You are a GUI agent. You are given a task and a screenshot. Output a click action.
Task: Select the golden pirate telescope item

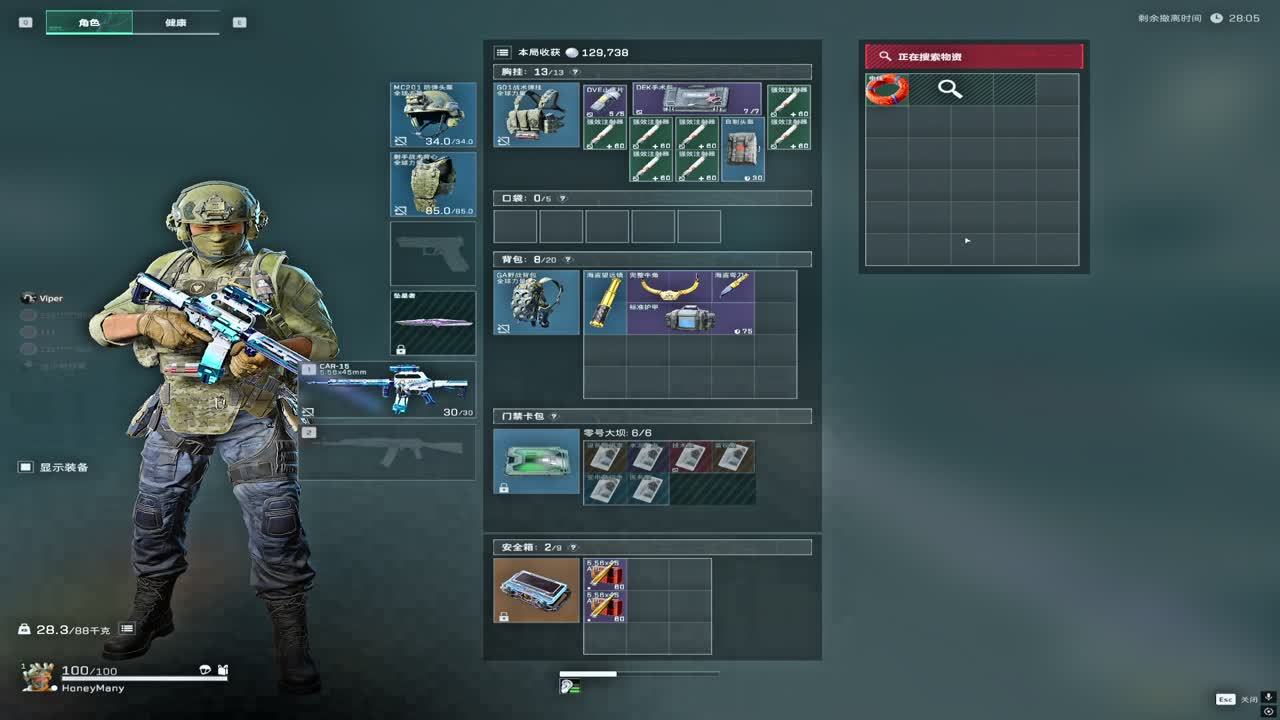pos(605,302)
